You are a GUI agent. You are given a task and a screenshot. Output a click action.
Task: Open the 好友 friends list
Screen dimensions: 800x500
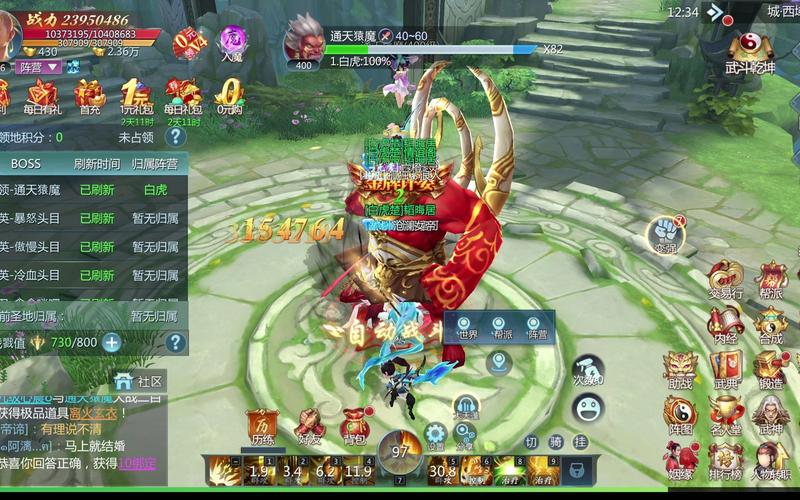(308, 423)
